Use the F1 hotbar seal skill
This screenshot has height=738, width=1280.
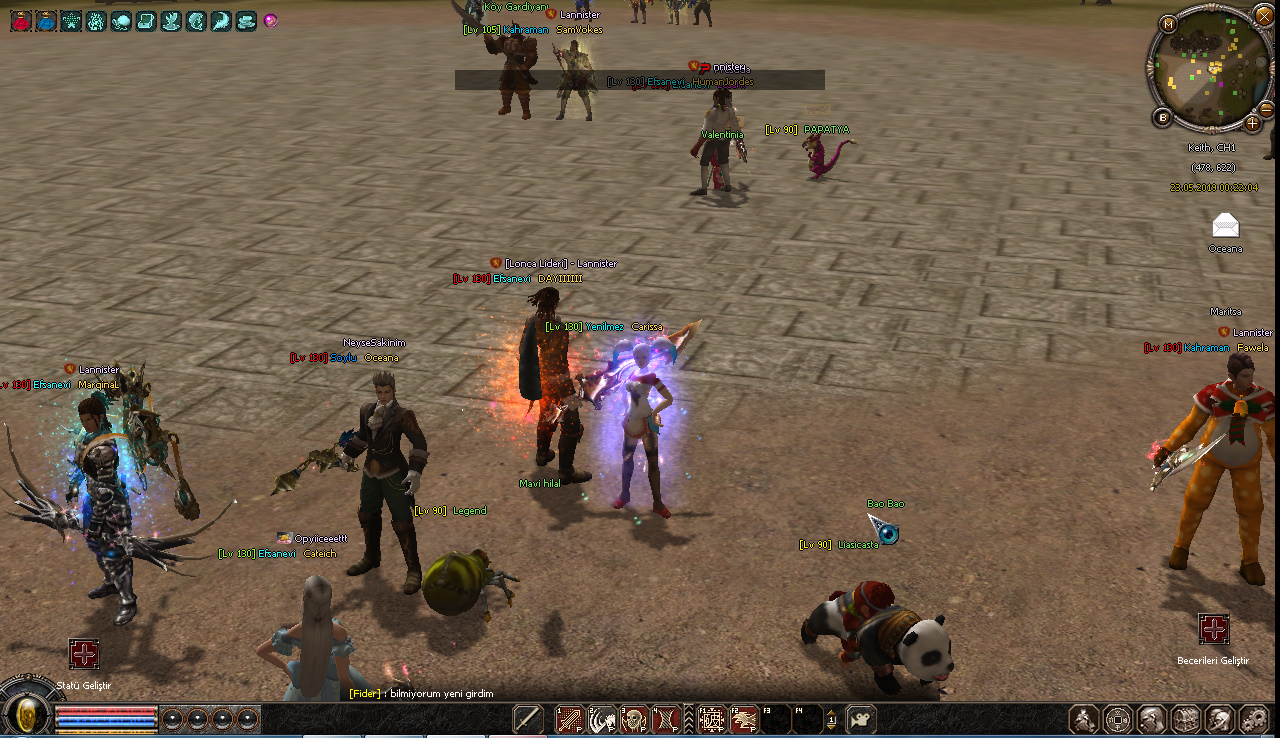pos(712,719)
